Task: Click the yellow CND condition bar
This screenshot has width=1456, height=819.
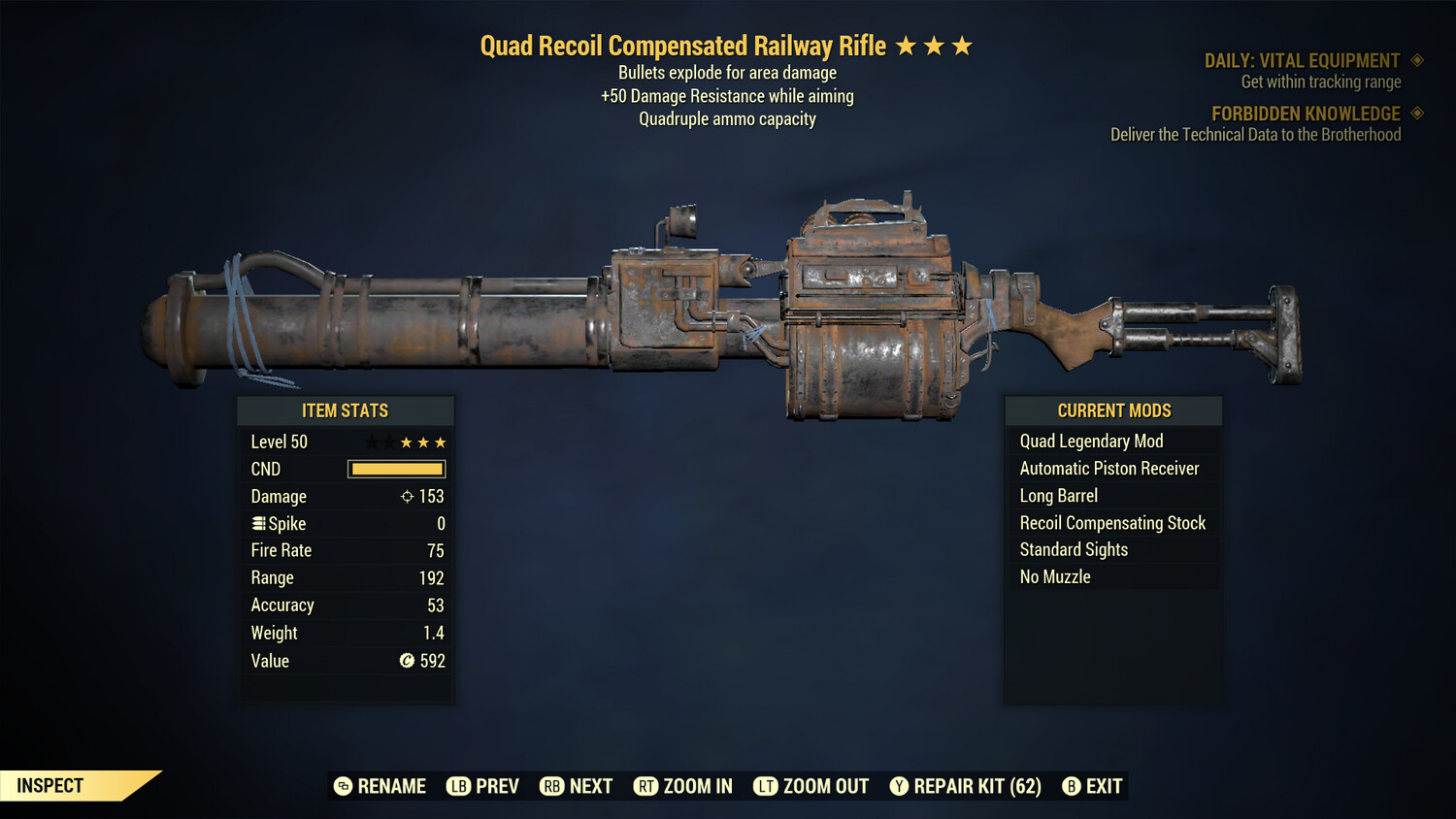Action: tap(396, 469)
